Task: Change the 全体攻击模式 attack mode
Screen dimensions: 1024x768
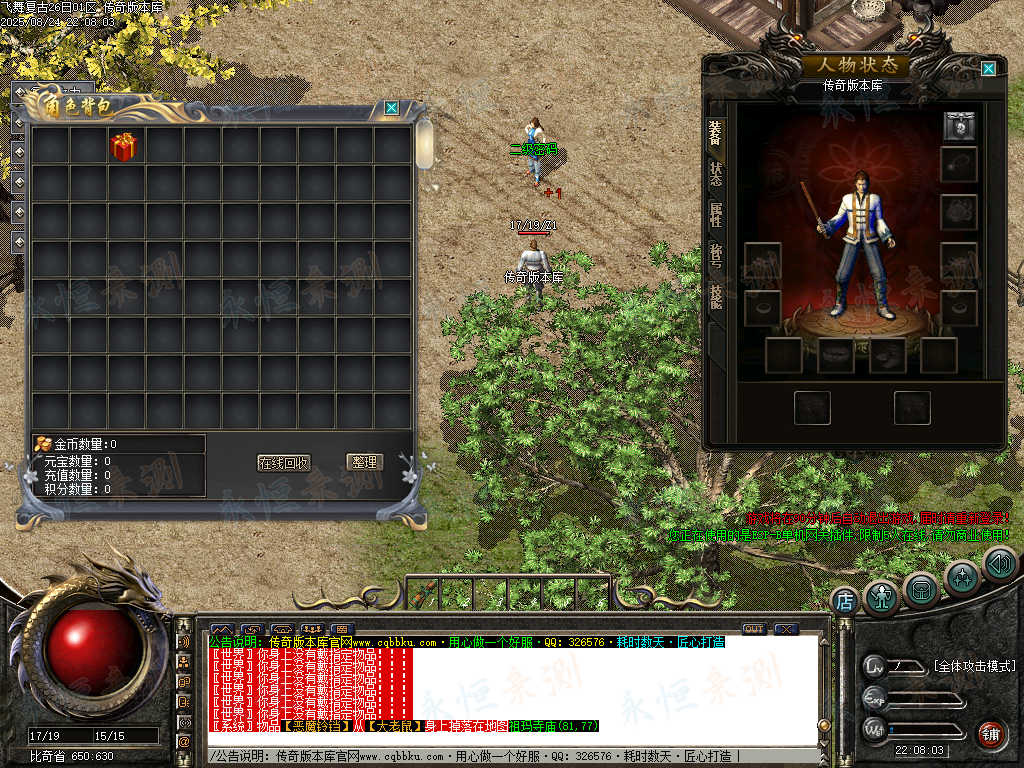Action: pyautogui.click(x=973, y=666)
